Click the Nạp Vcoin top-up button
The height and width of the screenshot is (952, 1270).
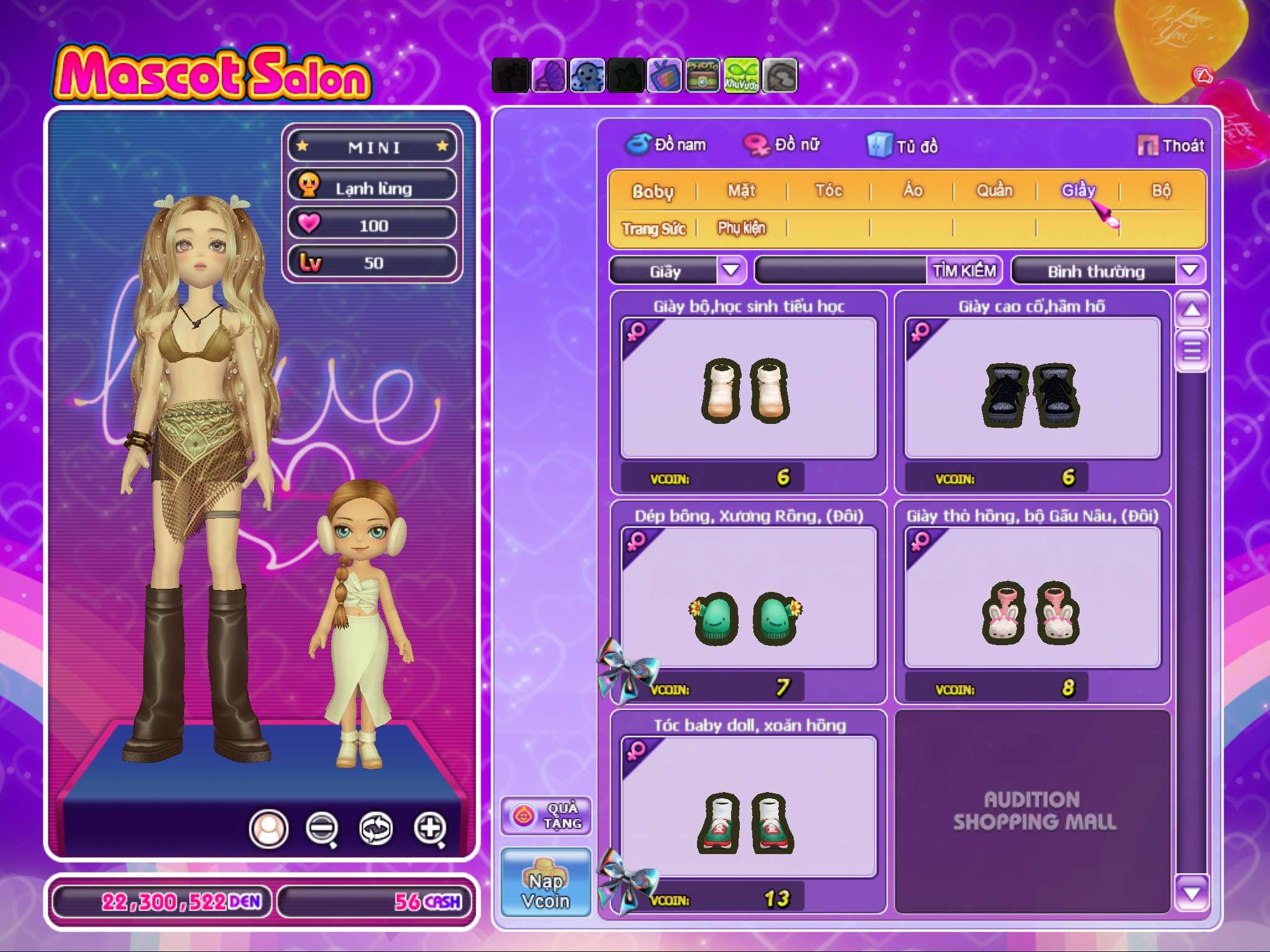(x=546, y=881)
